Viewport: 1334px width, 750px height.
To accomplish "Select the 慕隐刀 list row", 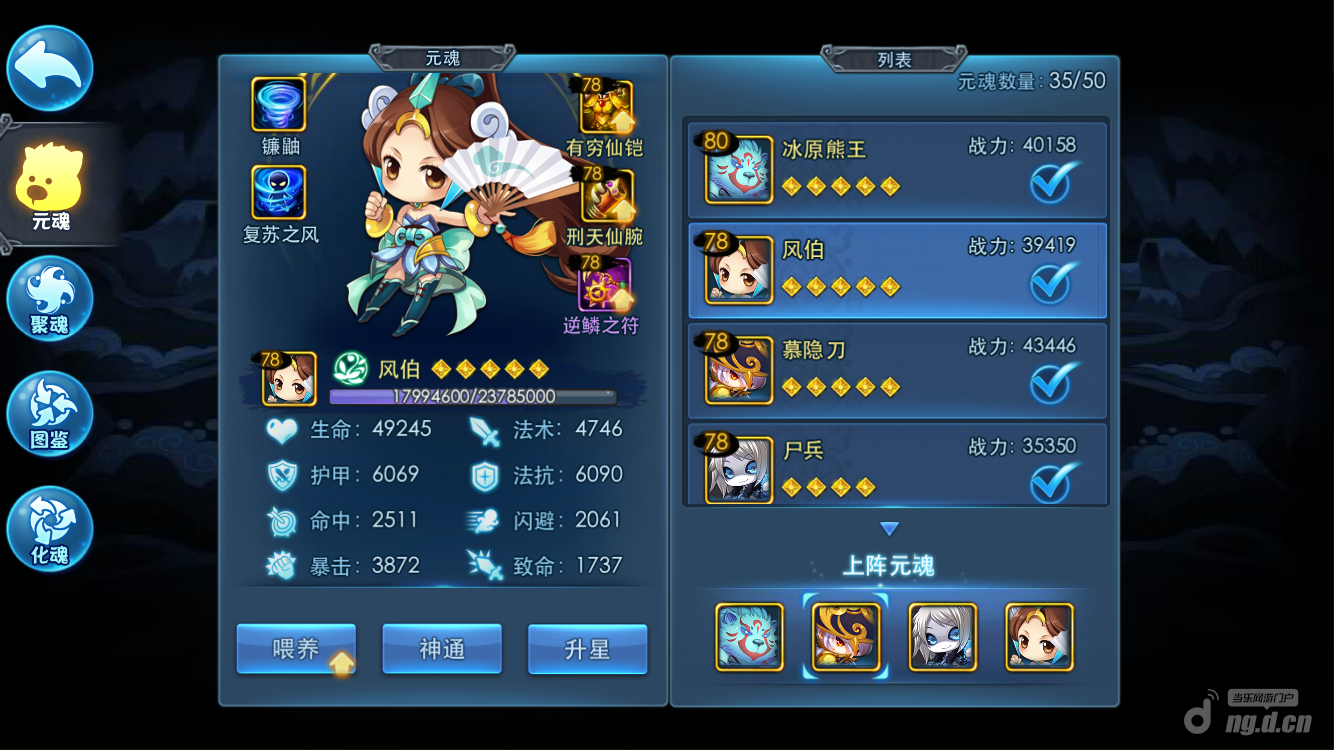I will click(x=897, y=370).
